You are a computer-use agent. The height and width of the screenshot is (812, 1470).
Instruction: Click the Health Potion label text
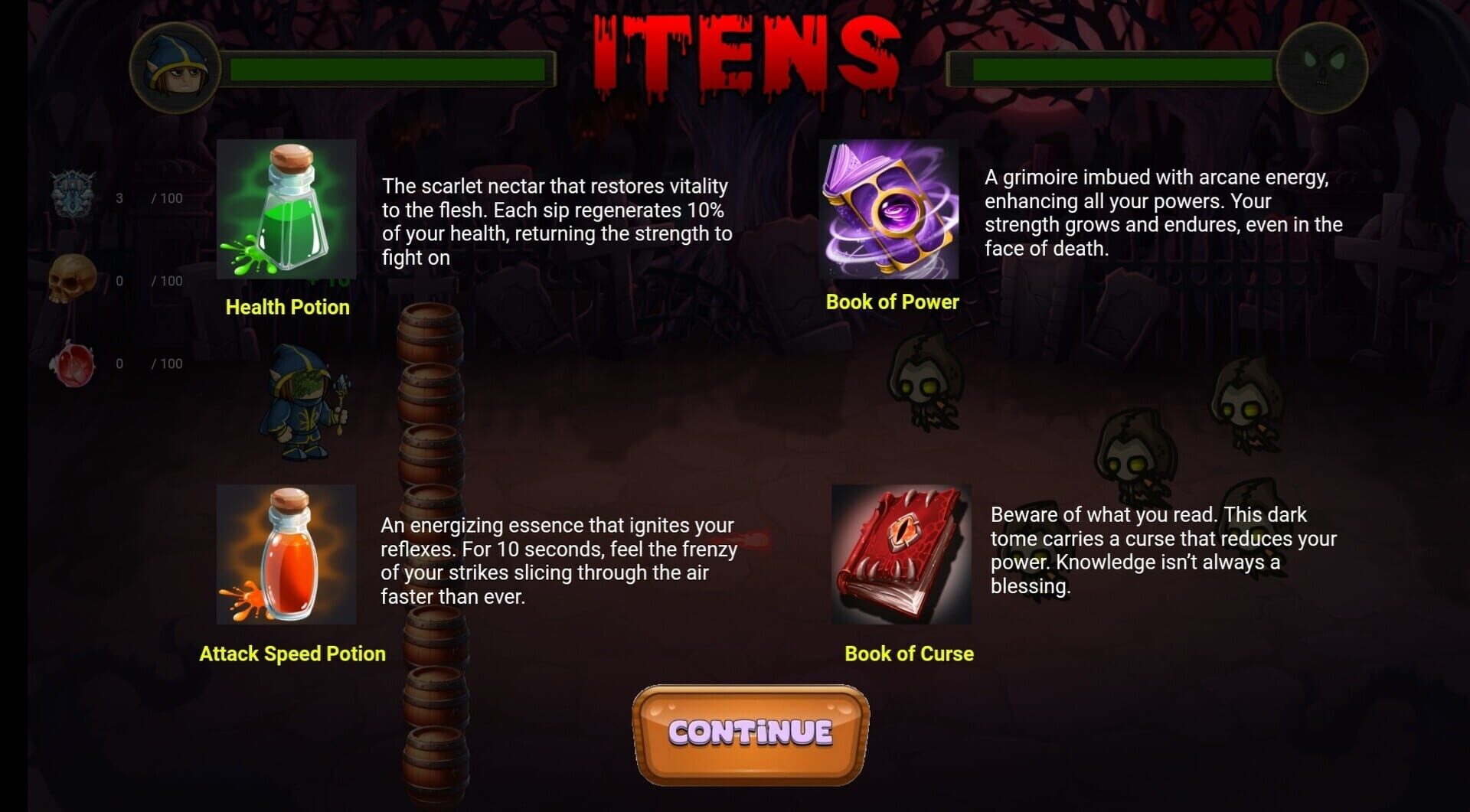pos(287,307)
